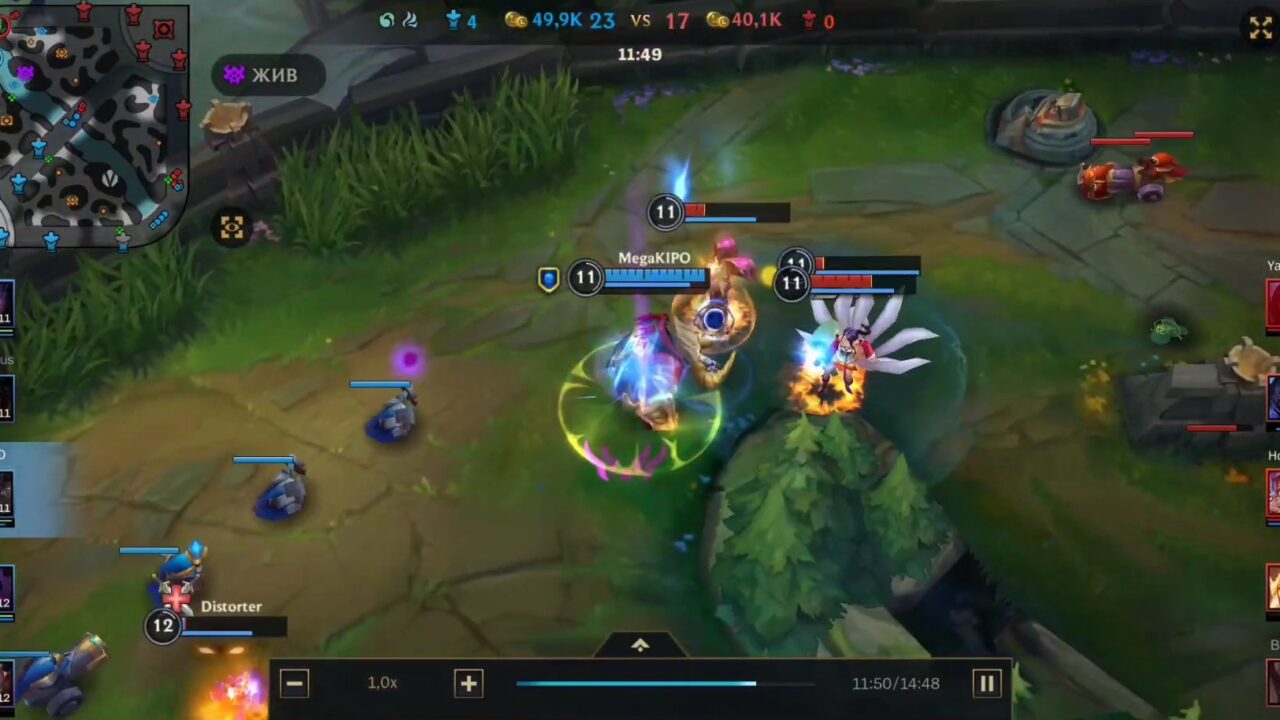The image size is (1280, 720).
Task: Decrease playback speed with the minus button
Action: [x=293, y=683]
